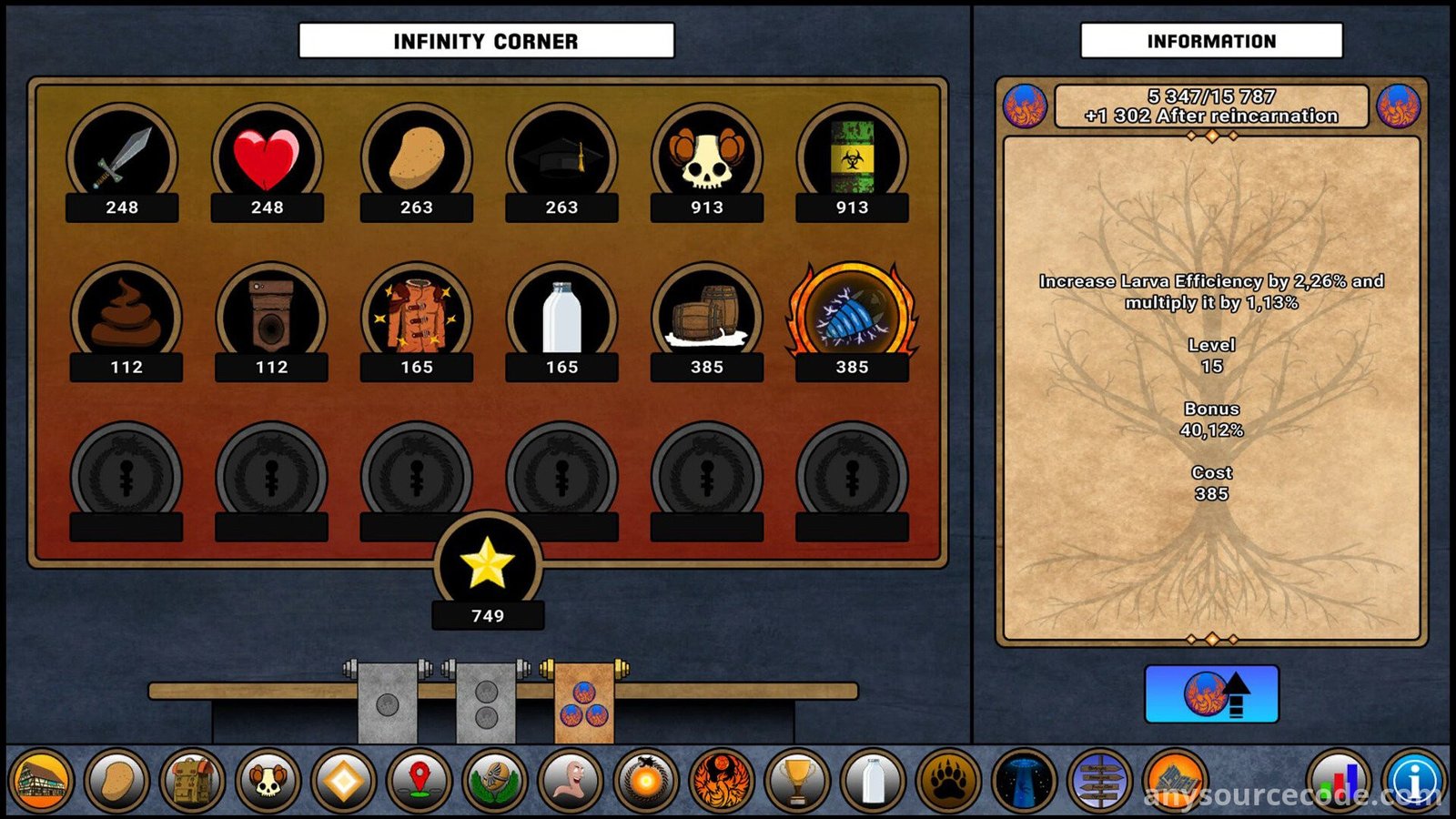Open the map pin location menu

pyautogui.click(x=419, y=781)
